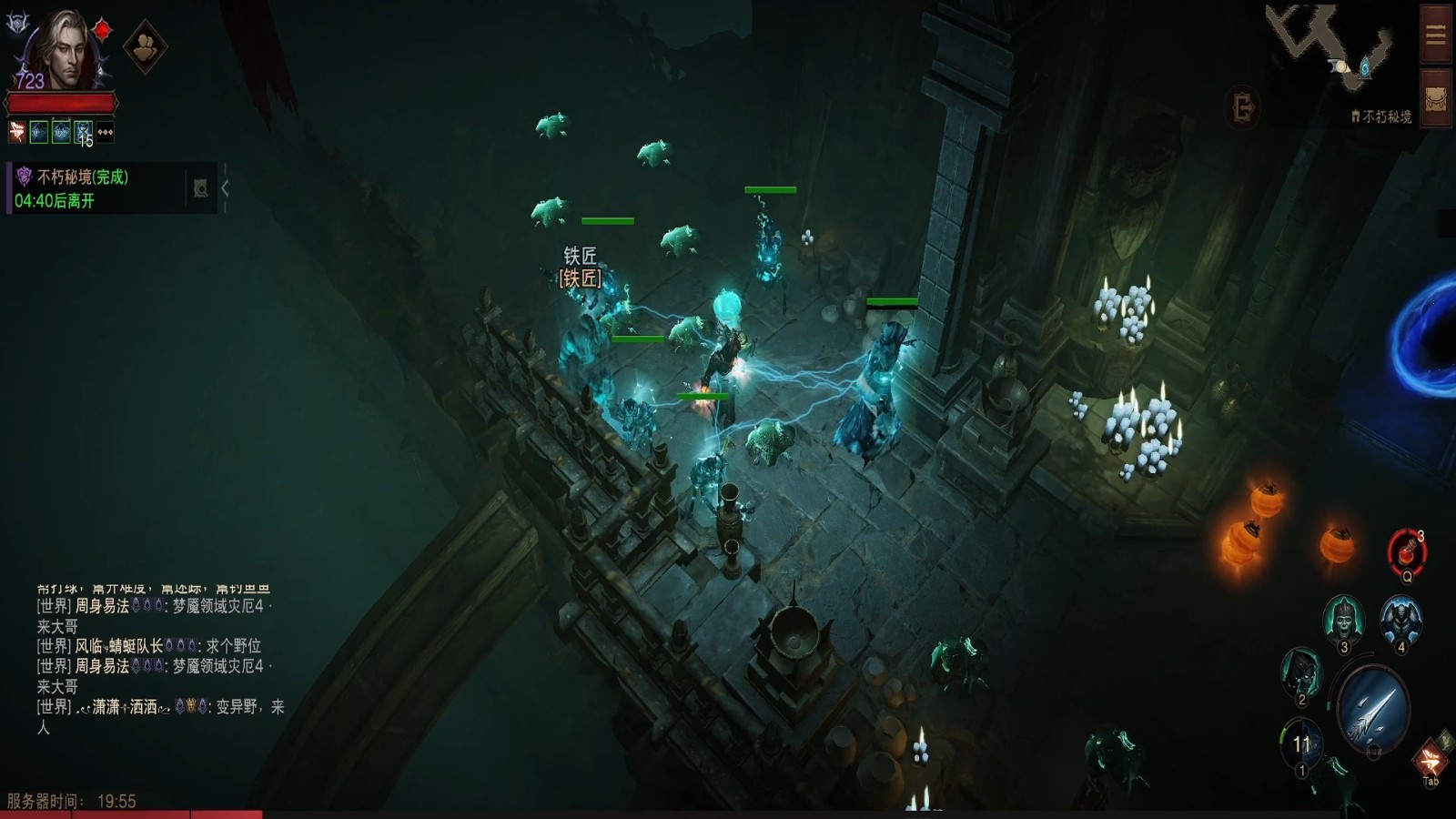
Task: Cast the hooded wraith skill
Action: 1301,672
